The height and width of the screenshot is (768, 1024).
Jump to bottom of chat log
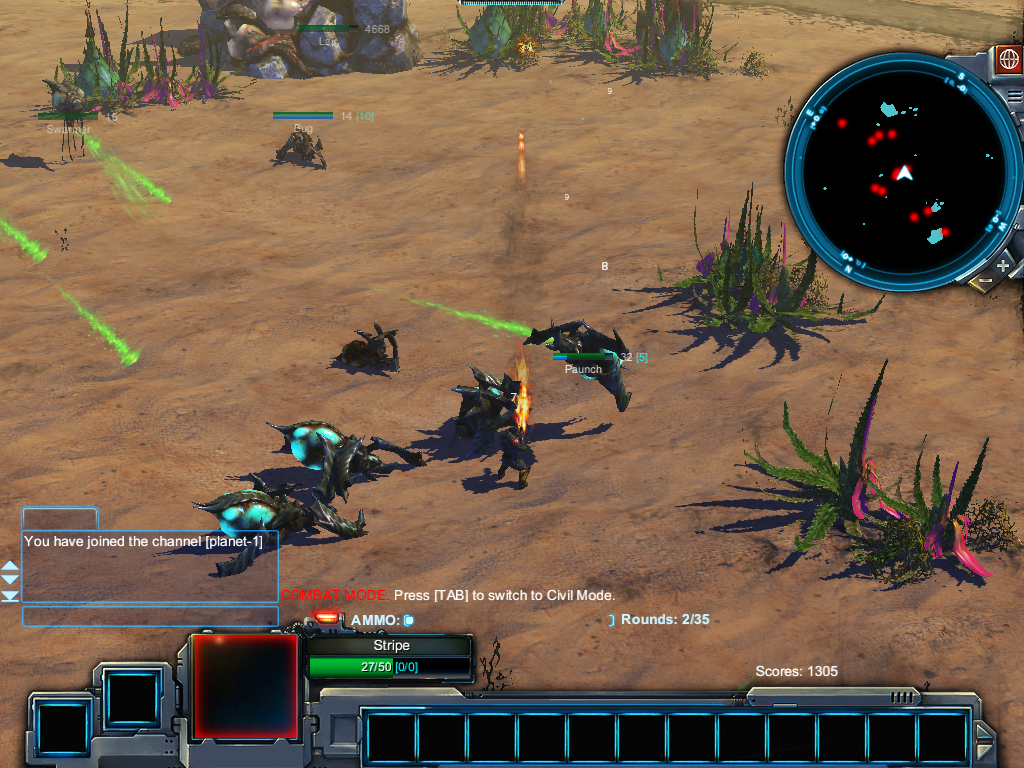pos(10,596)
